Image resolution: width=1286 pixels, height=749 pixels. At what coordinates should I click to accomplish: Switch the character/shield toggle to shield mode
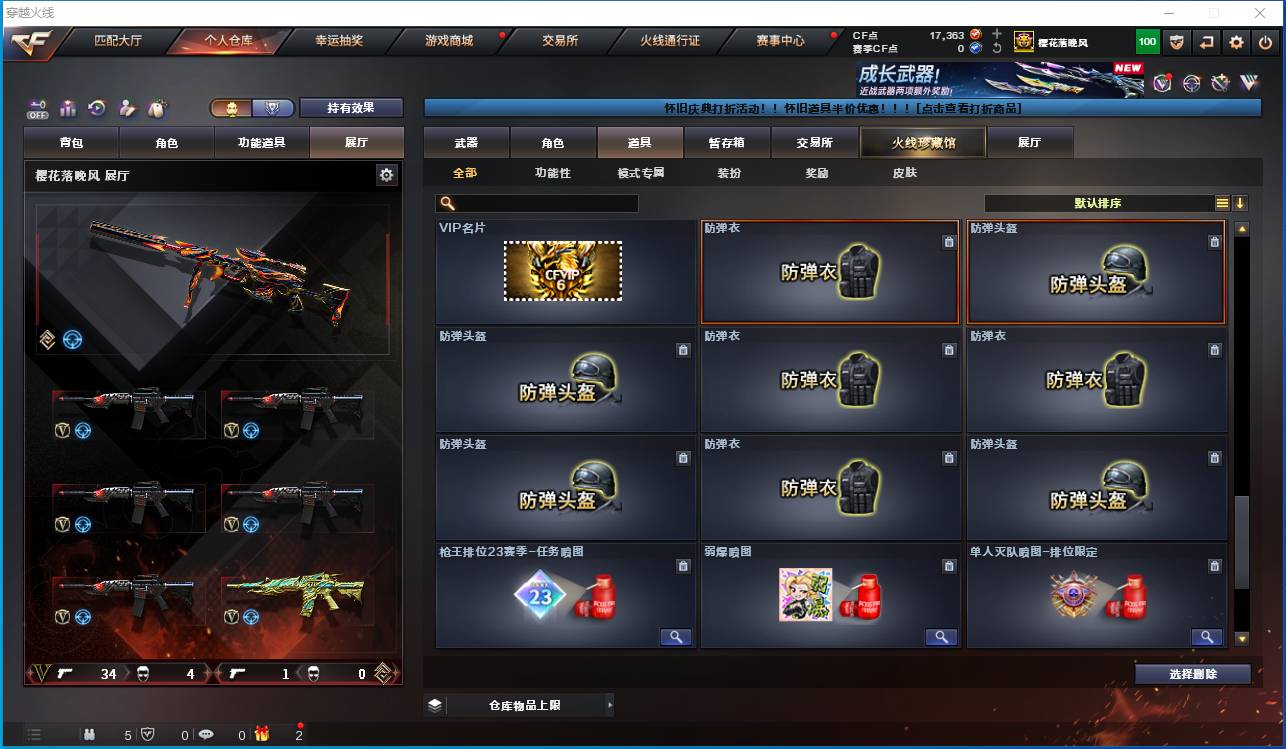point(269,107)
